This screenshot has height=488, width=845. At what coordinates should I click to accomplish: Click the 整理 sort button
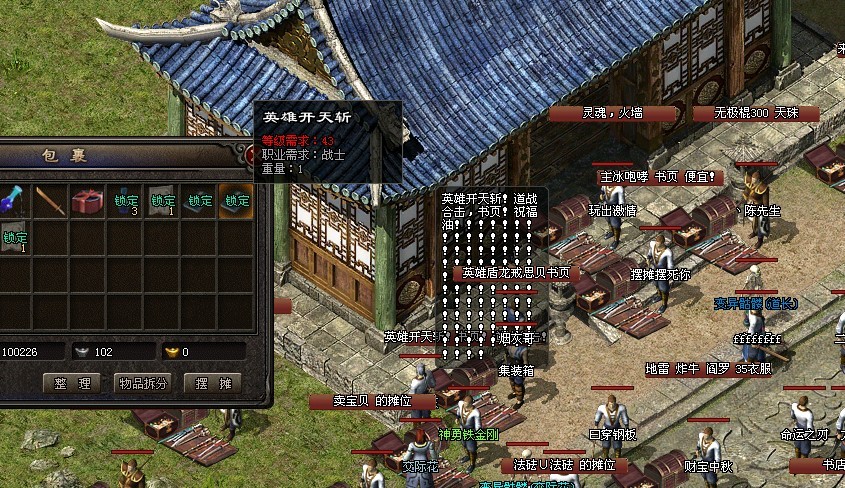pyautogui.click(x=71, y=383)
